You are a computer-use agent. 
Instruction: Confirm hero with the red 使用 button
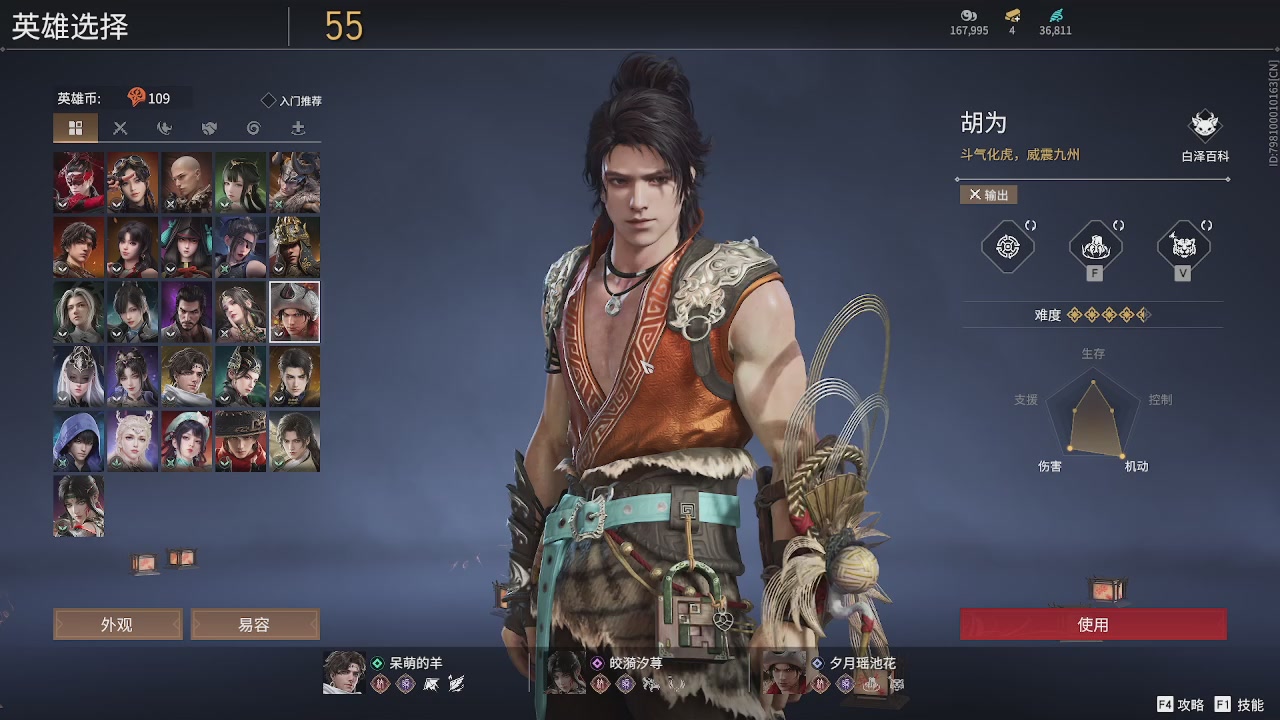pyautogui.click(x=1093, y=624)
